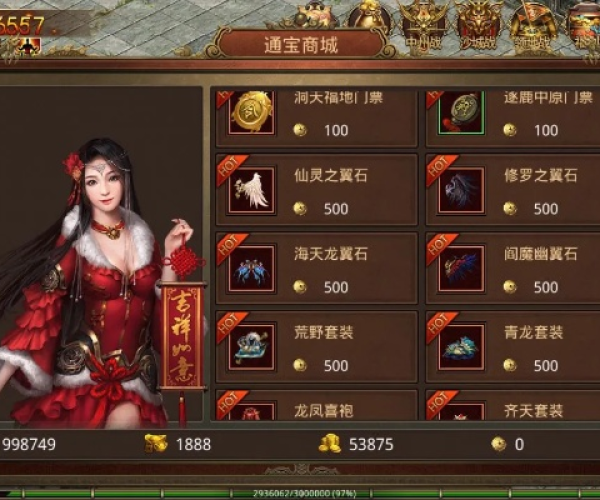
Task: Select the 逐鹿中原门票 ticket item
Action: click(x=527, y=117)
